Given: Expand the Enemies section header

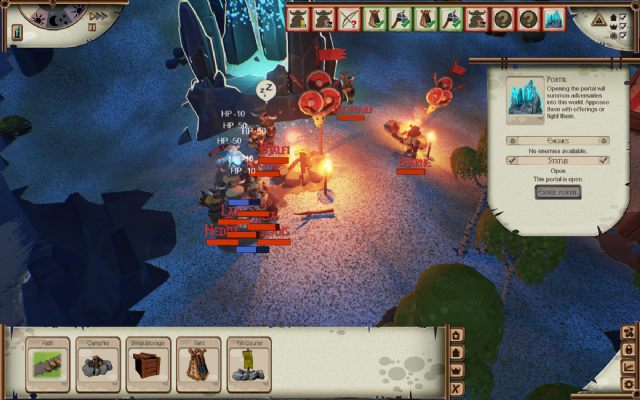Looking at the screenshot, I should (558, 141).
